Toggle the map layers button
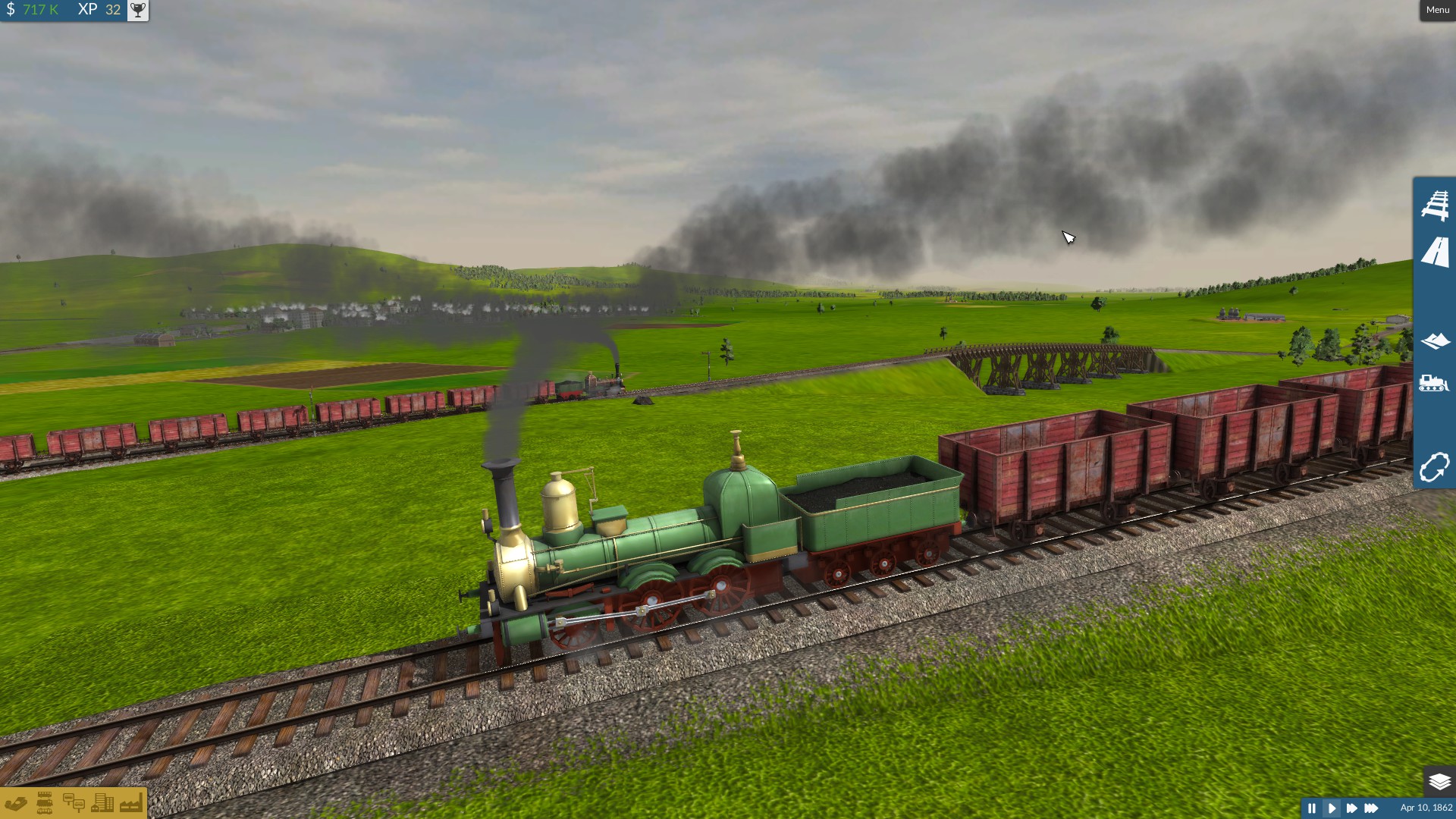 pos(1439,781)
